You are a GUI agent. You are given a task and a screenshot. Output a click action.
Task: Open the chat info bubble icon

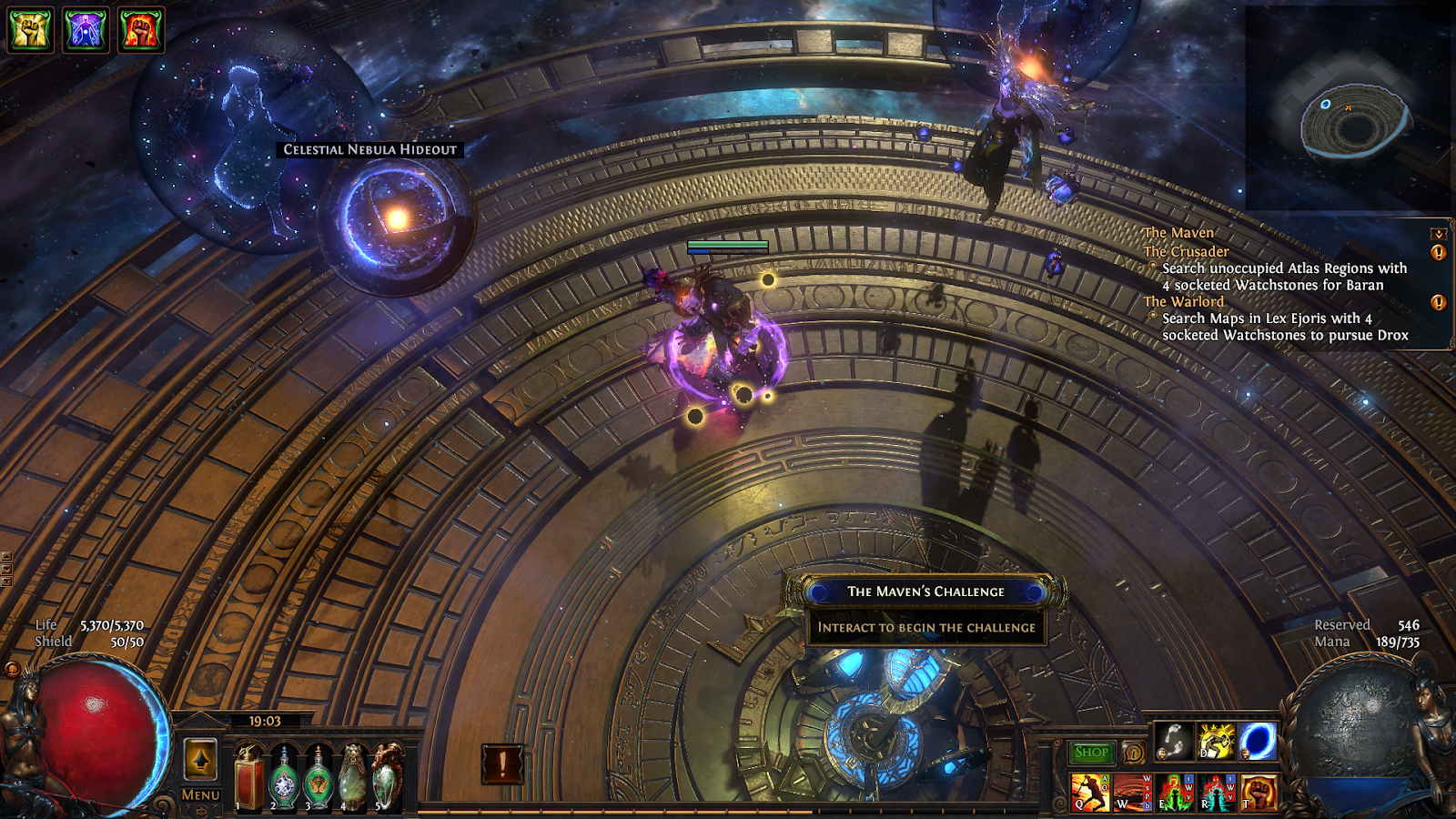pos(1133,753)
